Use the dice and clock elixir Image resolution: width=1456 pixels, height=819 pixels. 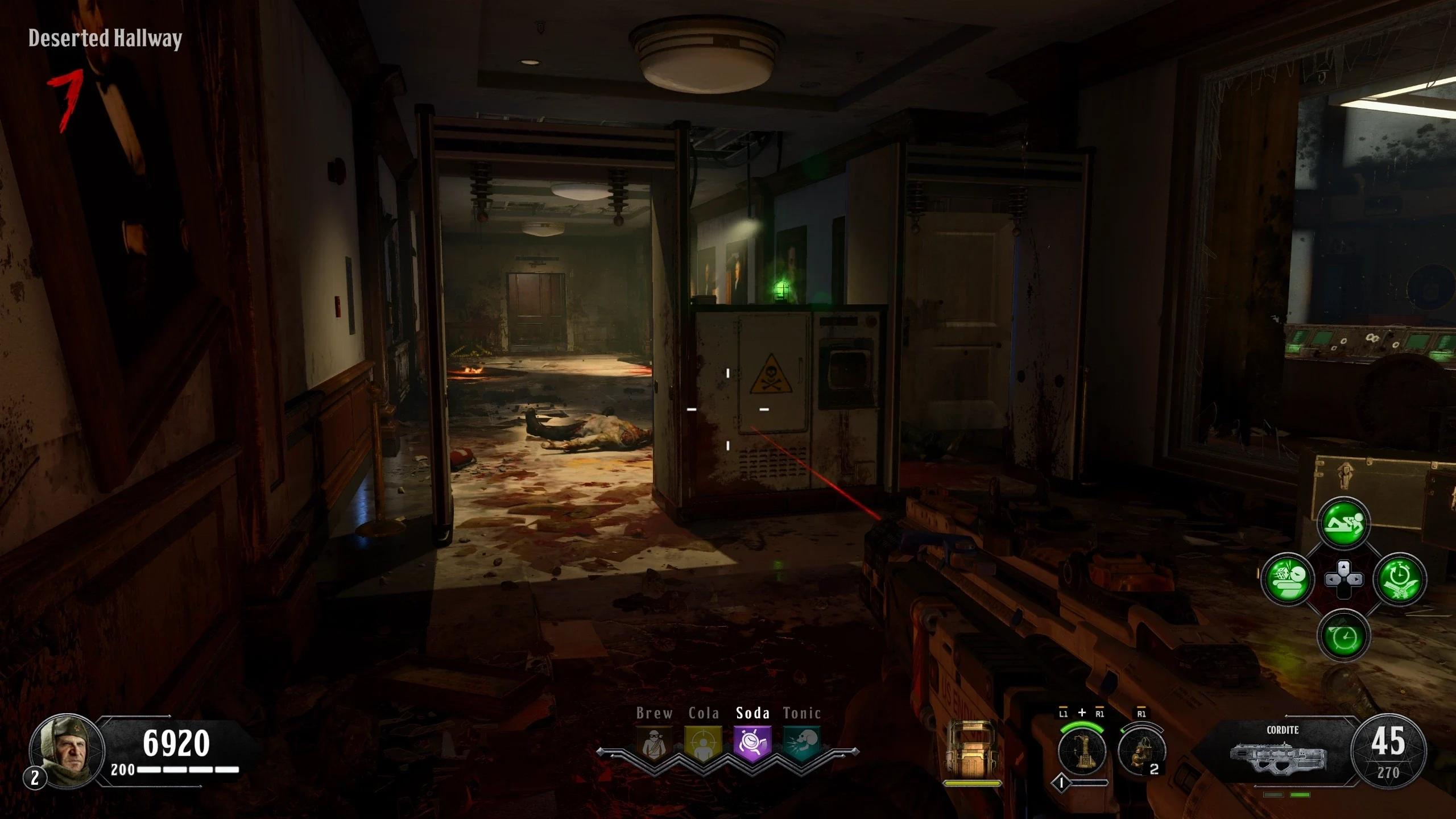point(1287,580)
